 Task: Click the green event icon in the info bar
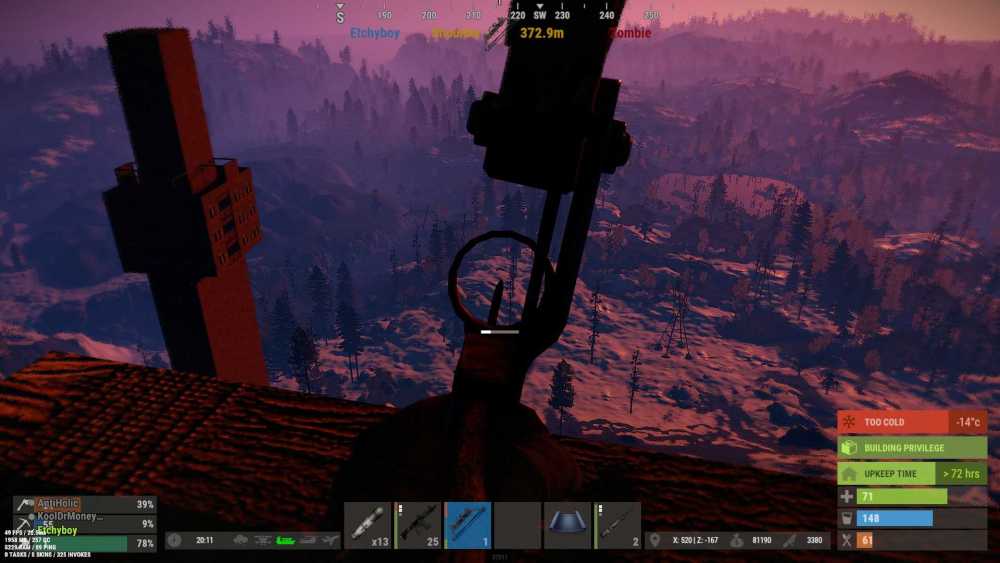click(286, 540)
